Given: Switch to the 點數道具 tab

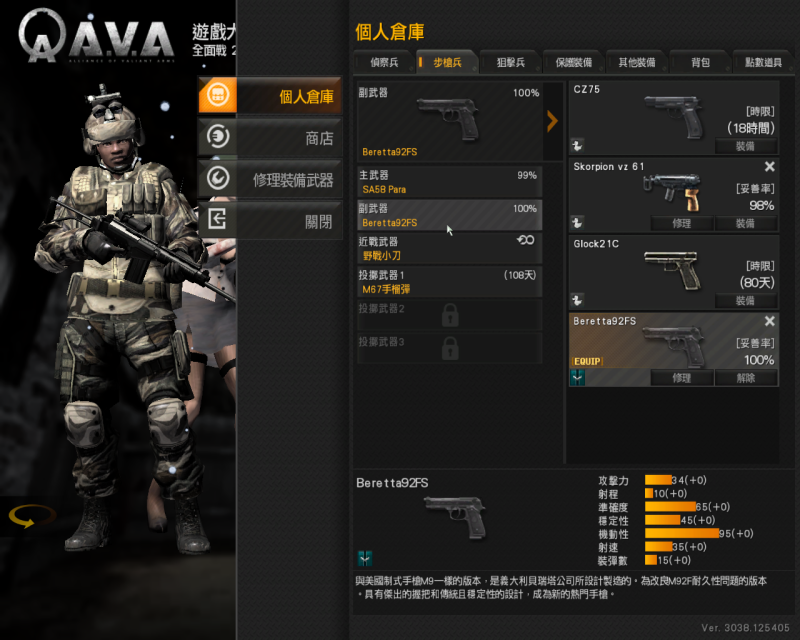Looking at the screenshot, I should point(764,62).
